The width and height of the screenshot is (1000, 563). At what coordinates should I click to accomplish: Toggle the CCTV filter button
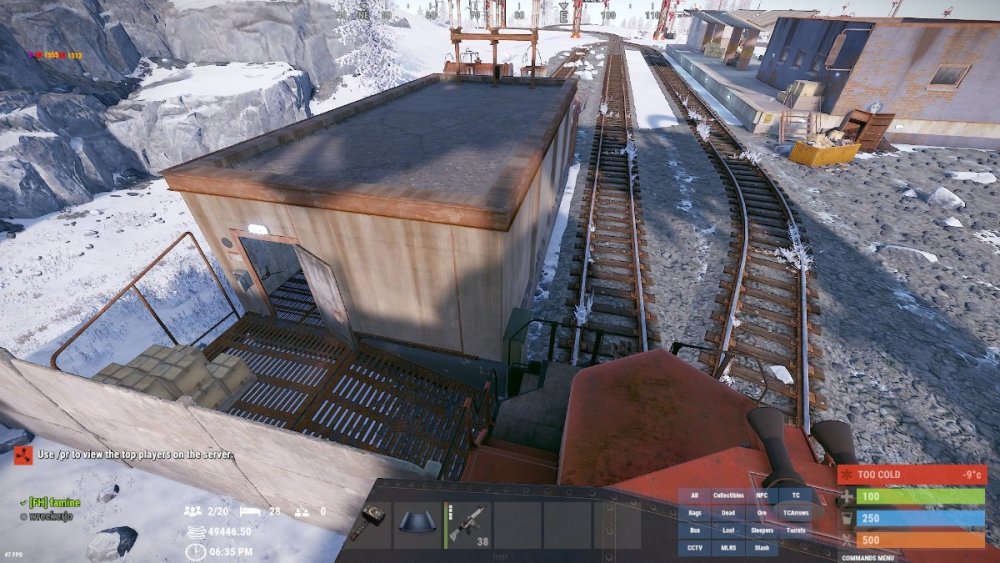[695, 548]
